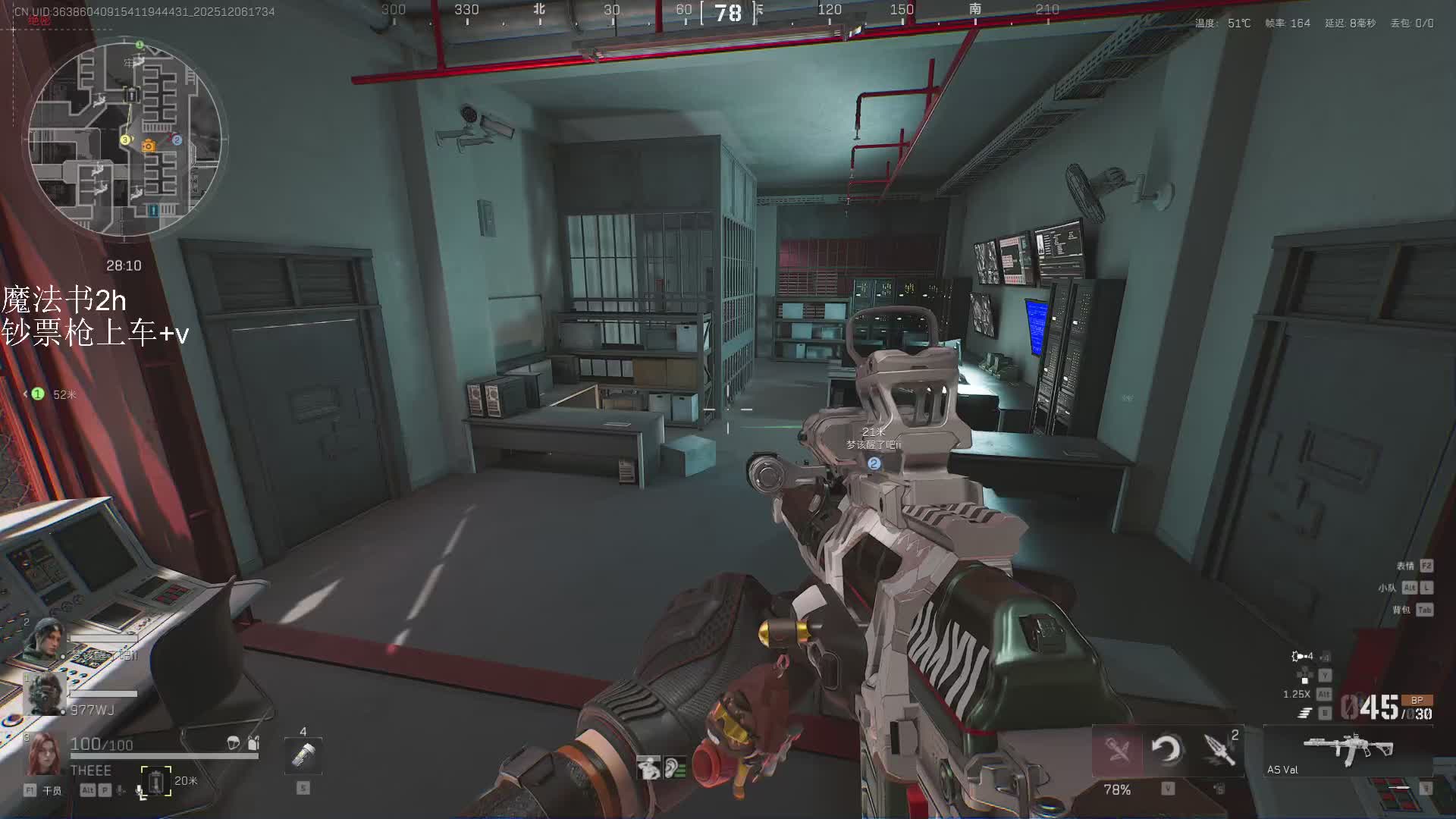Select teammate 977WJ's portrait
The image size is (1456, 819).
[x=44, y=694]
